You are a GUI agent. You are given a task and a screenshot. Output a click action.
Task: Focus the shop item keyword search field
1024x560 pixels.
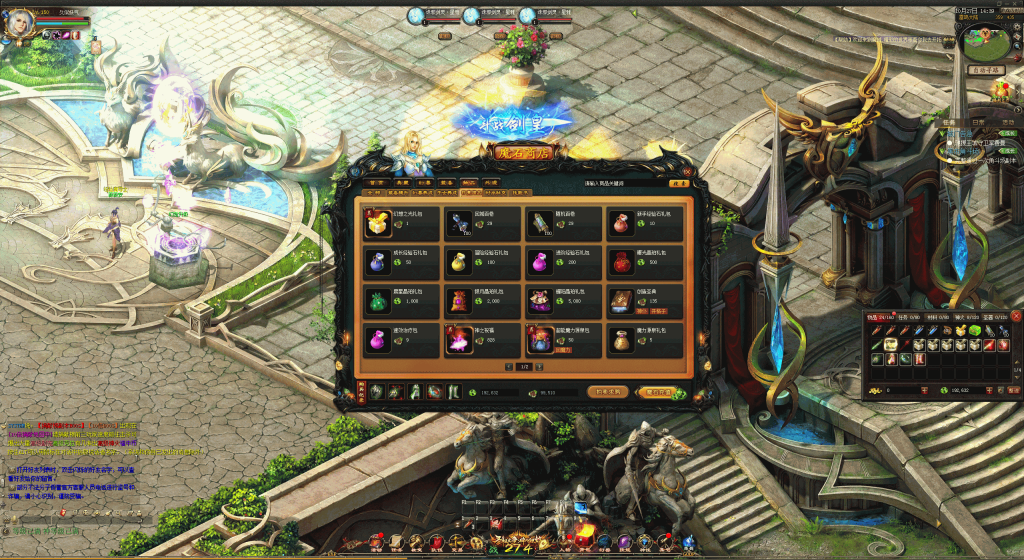[x=625, y=183]
